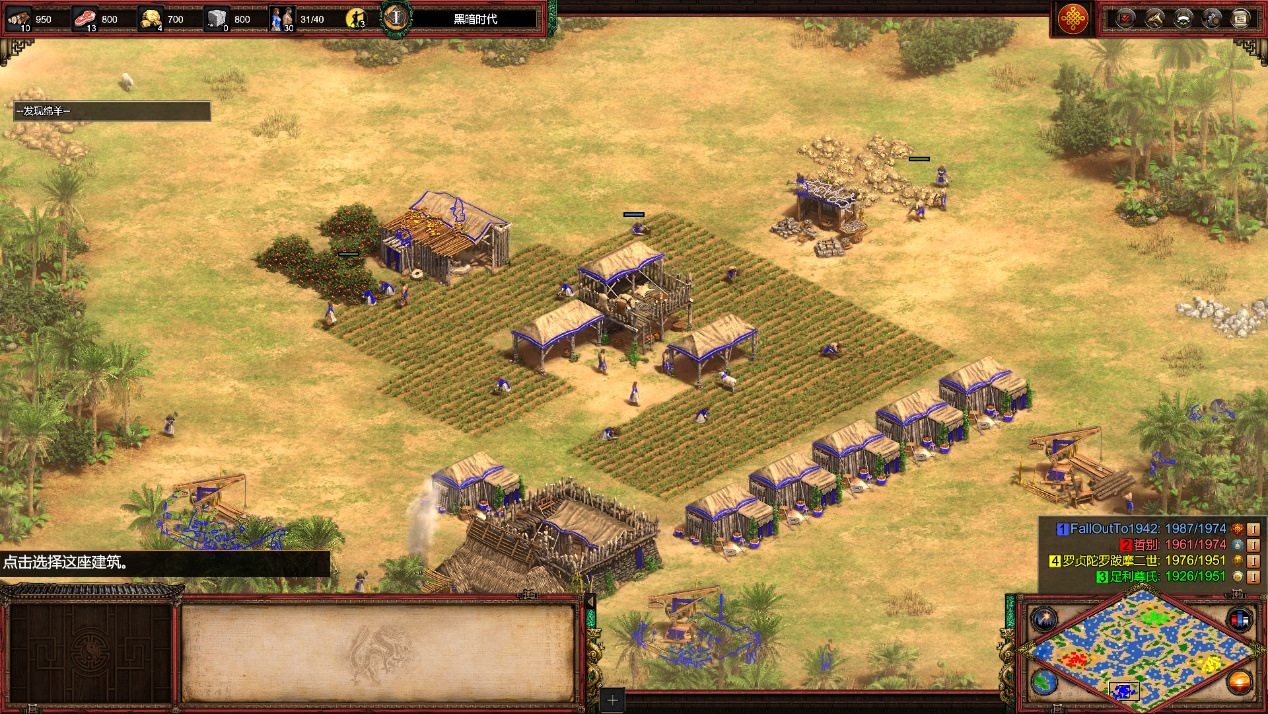Image resolution: width=1268 pixels, height=714 pixels.
Task: Click the food resource icon
Action: (x=85, y=18)
